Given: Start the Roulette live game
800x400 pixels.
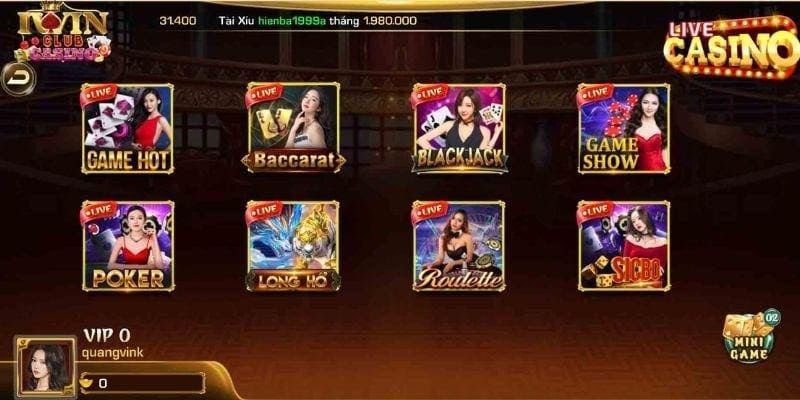Looking at the screenshot, I should pyautogui.click(x=459, y=246).
